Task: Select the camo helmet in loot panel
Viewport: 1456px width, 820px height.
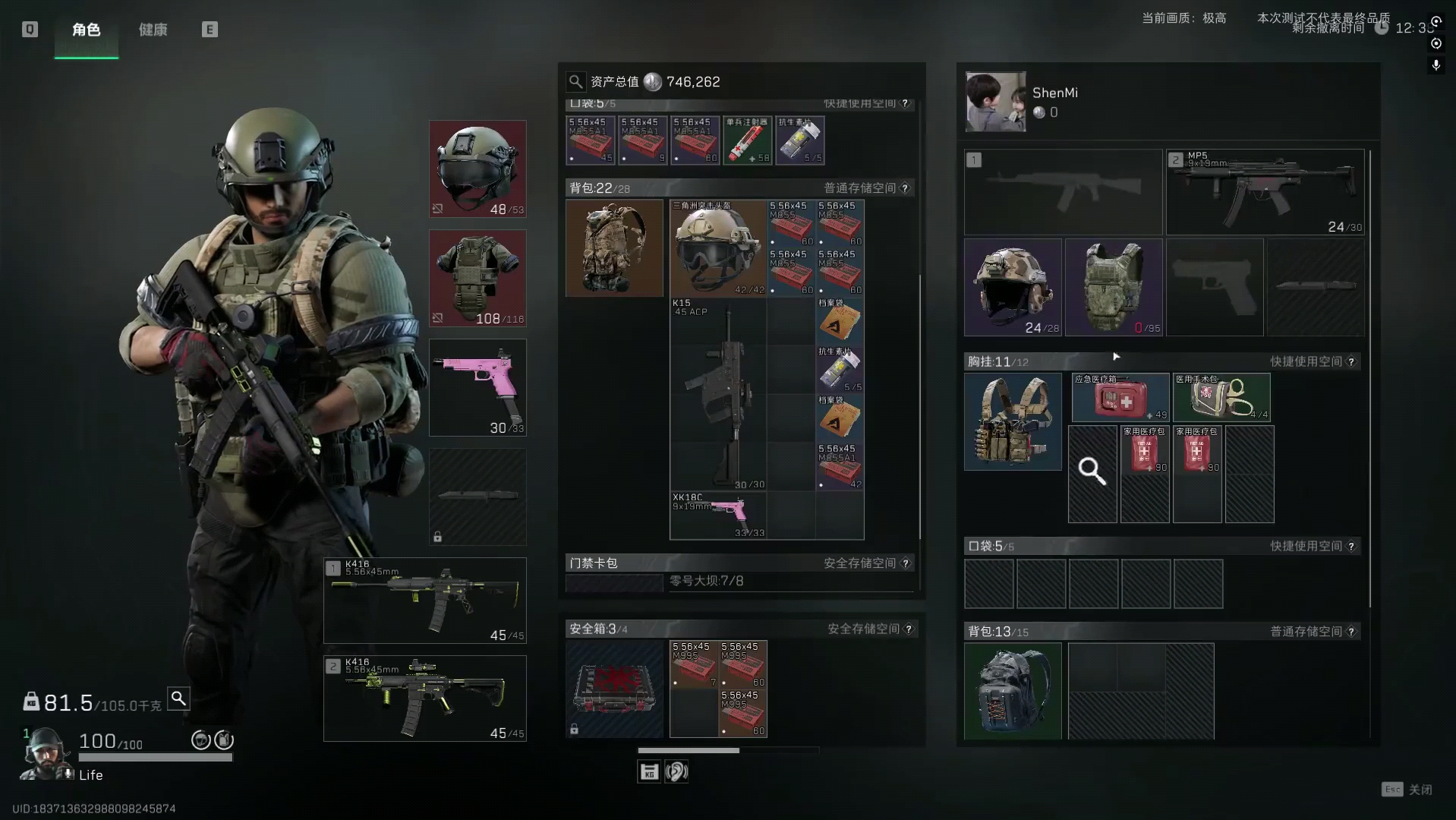Action: (x=1013, y=288)
